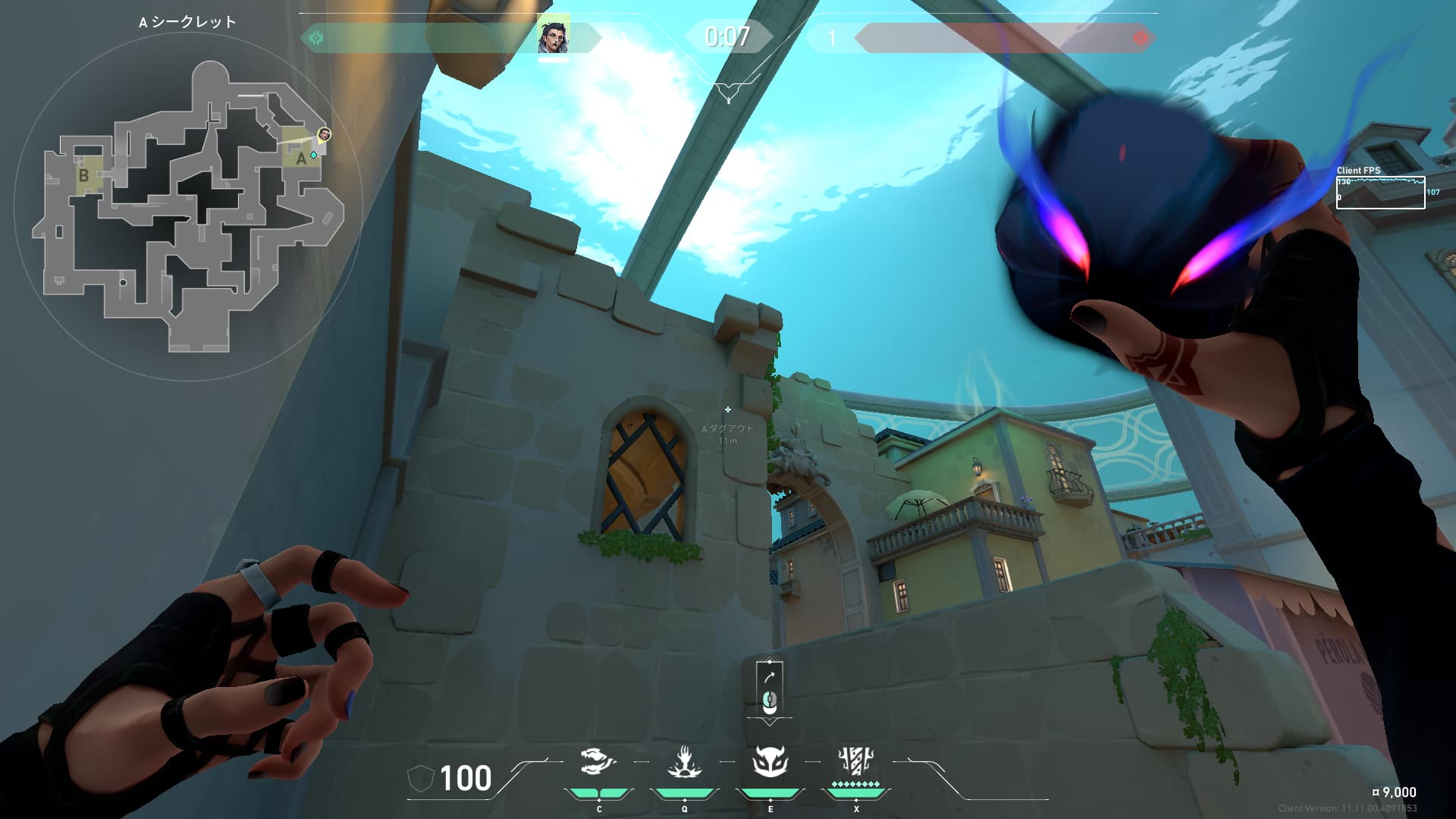1456x819 pixels.
Task: Trigger the Nightfall ultimate icon
Action: [x=856, y=761]
